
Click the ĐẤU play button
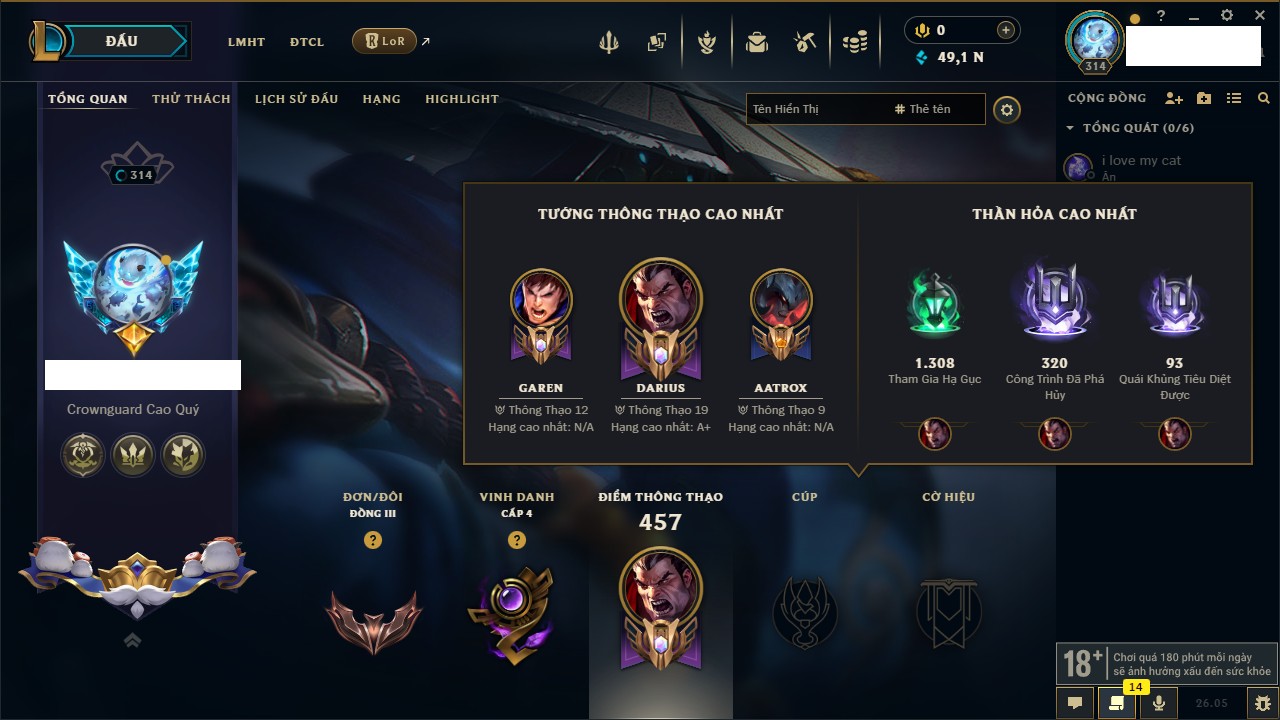click(122, 41)
